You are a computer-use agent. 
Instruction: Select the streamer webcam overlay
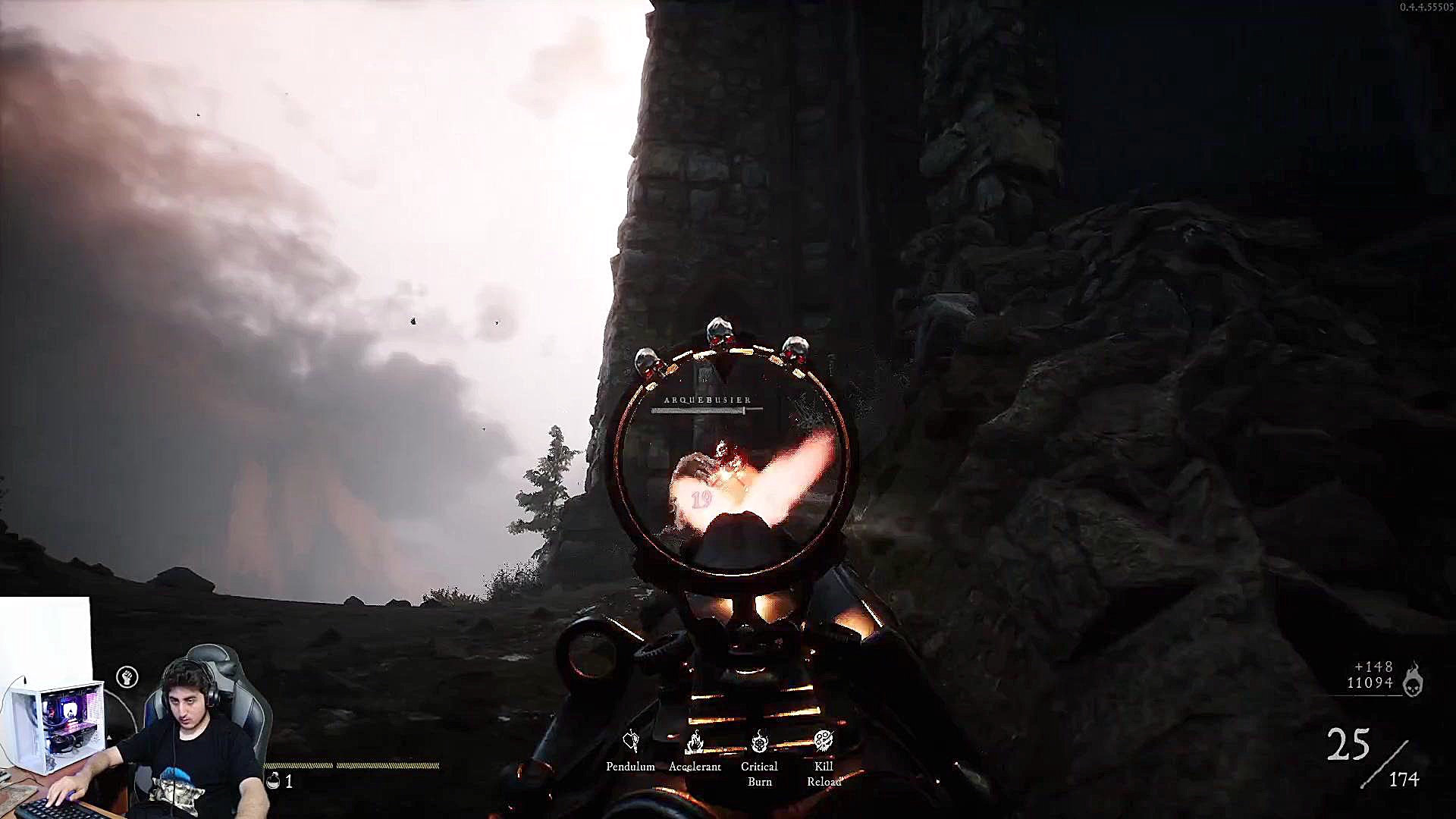(x=136, y=709)
